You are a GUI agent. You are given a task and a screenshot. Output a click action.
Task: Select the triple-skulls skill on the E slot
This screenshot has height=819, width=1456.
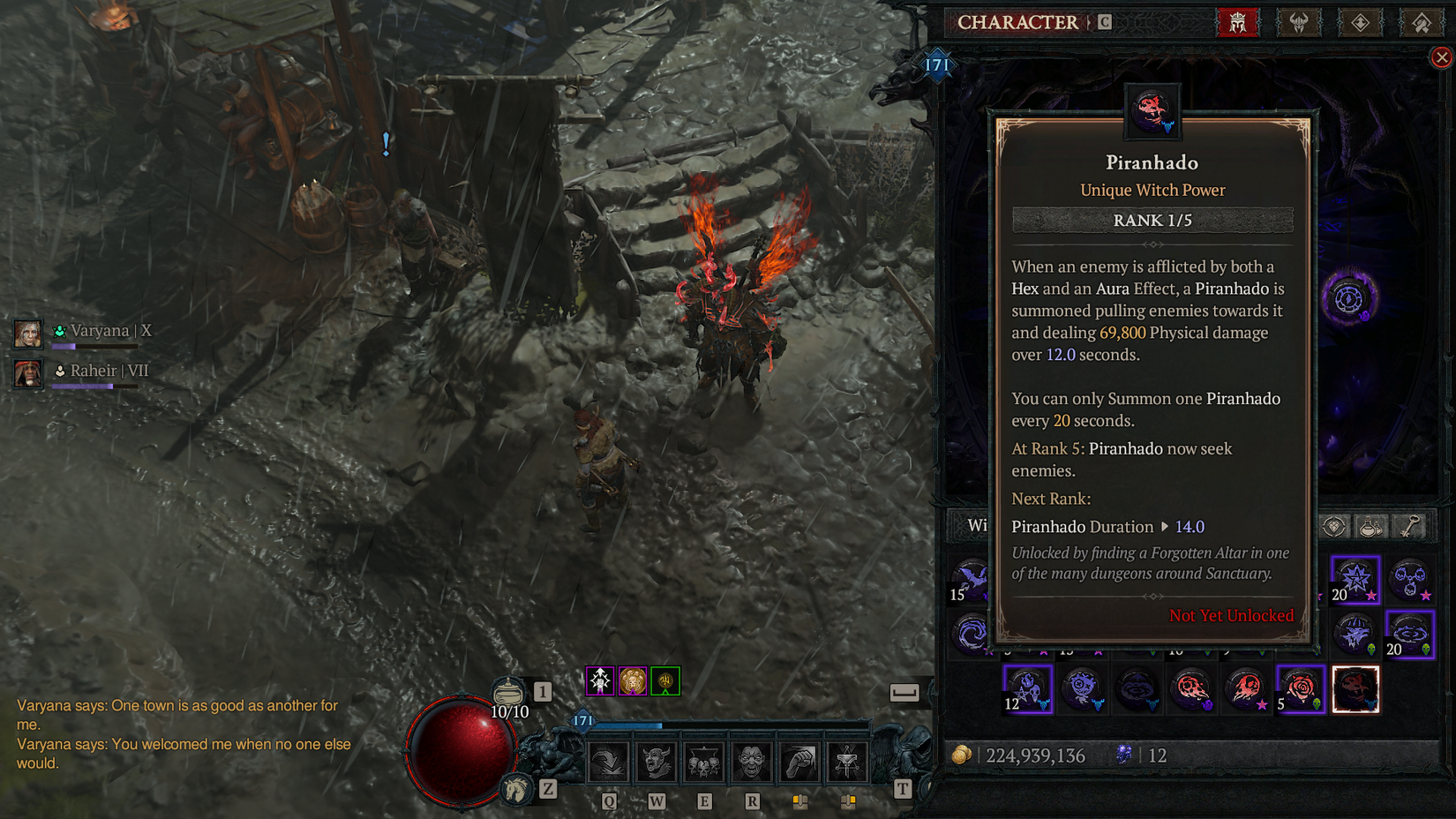tap(704, 763)
